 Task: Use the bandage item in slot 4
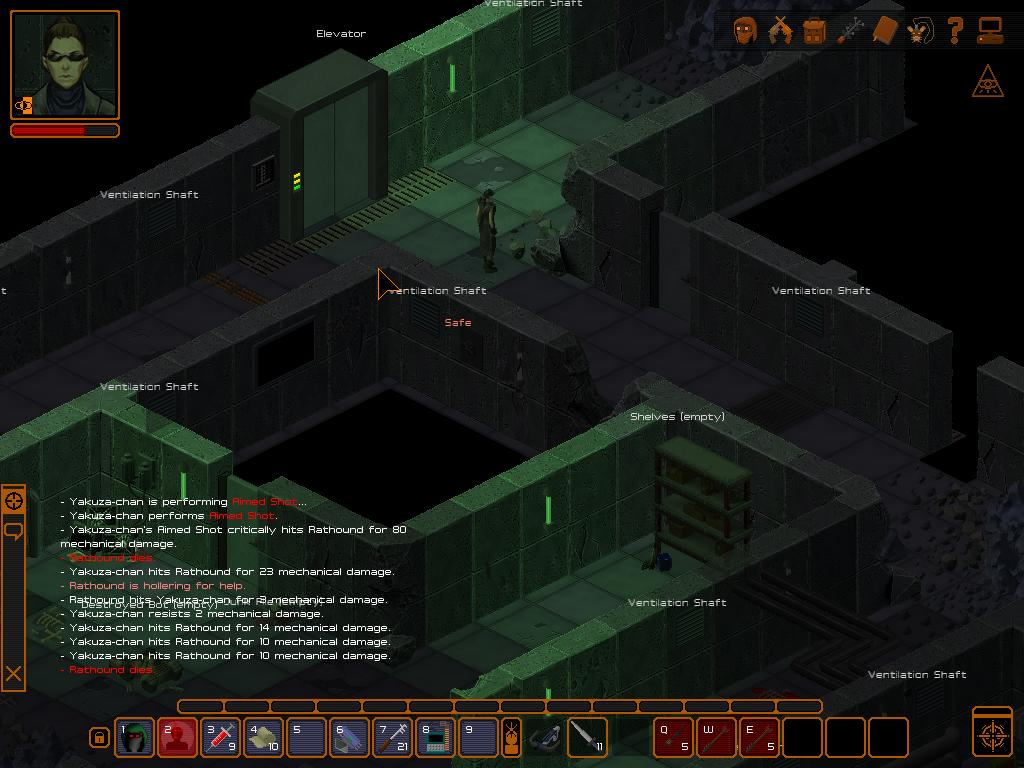tap(263, 738)
